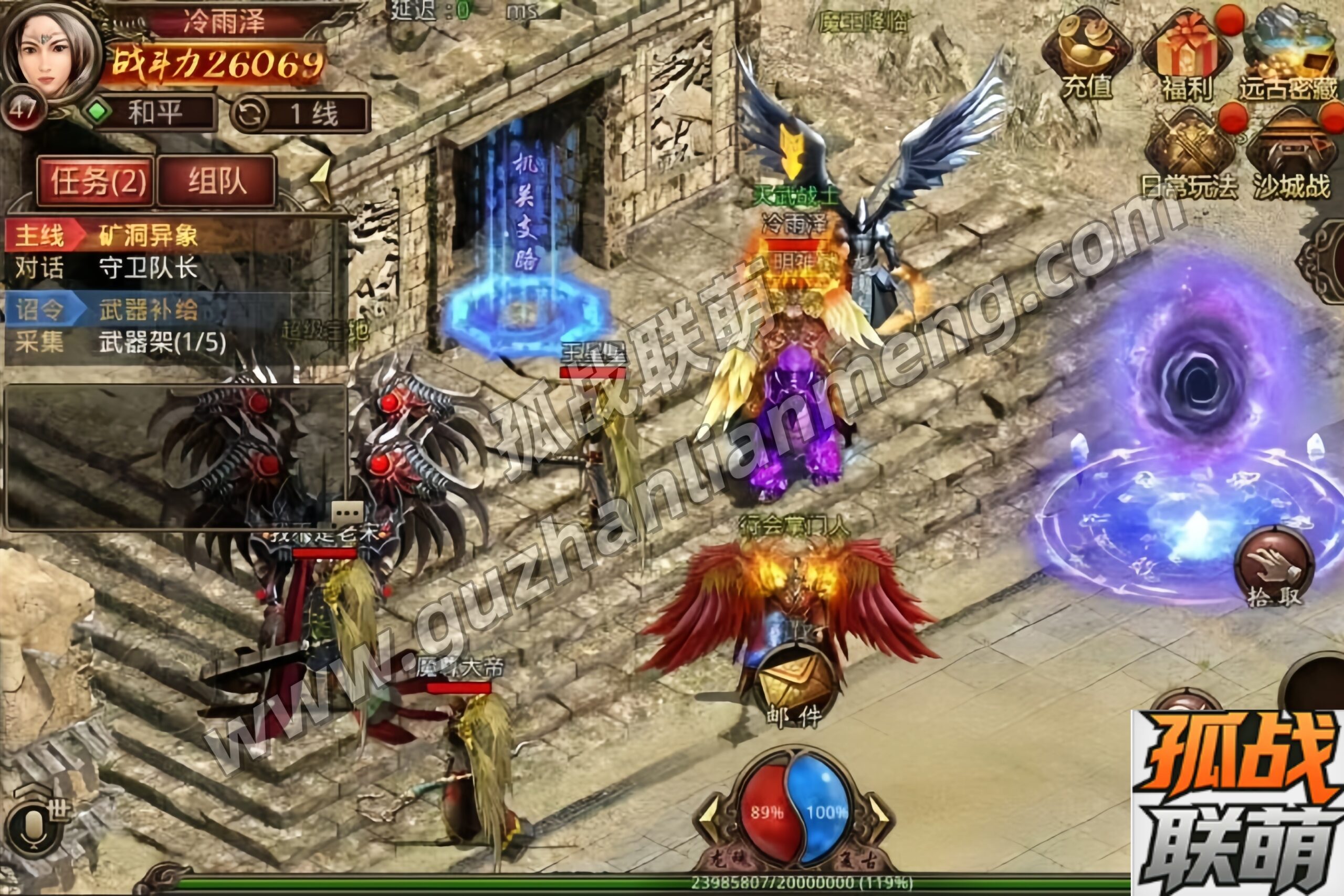The width and height of the screenshot is (1344, 896).
Task: Click the player portrait avatar
Action: click(50, 54)
